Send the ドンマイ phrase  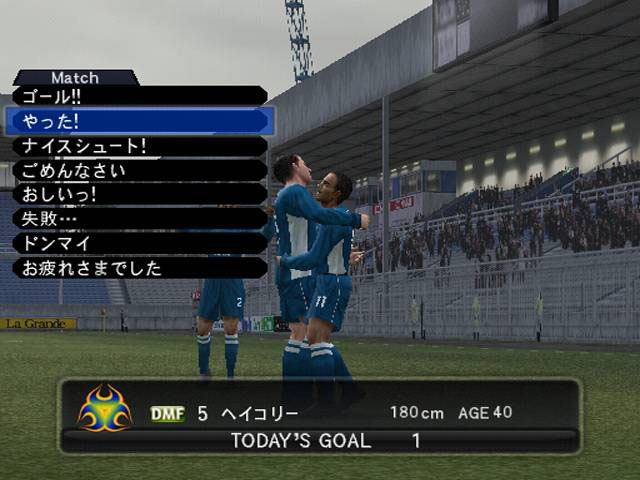tap(138, 243)
